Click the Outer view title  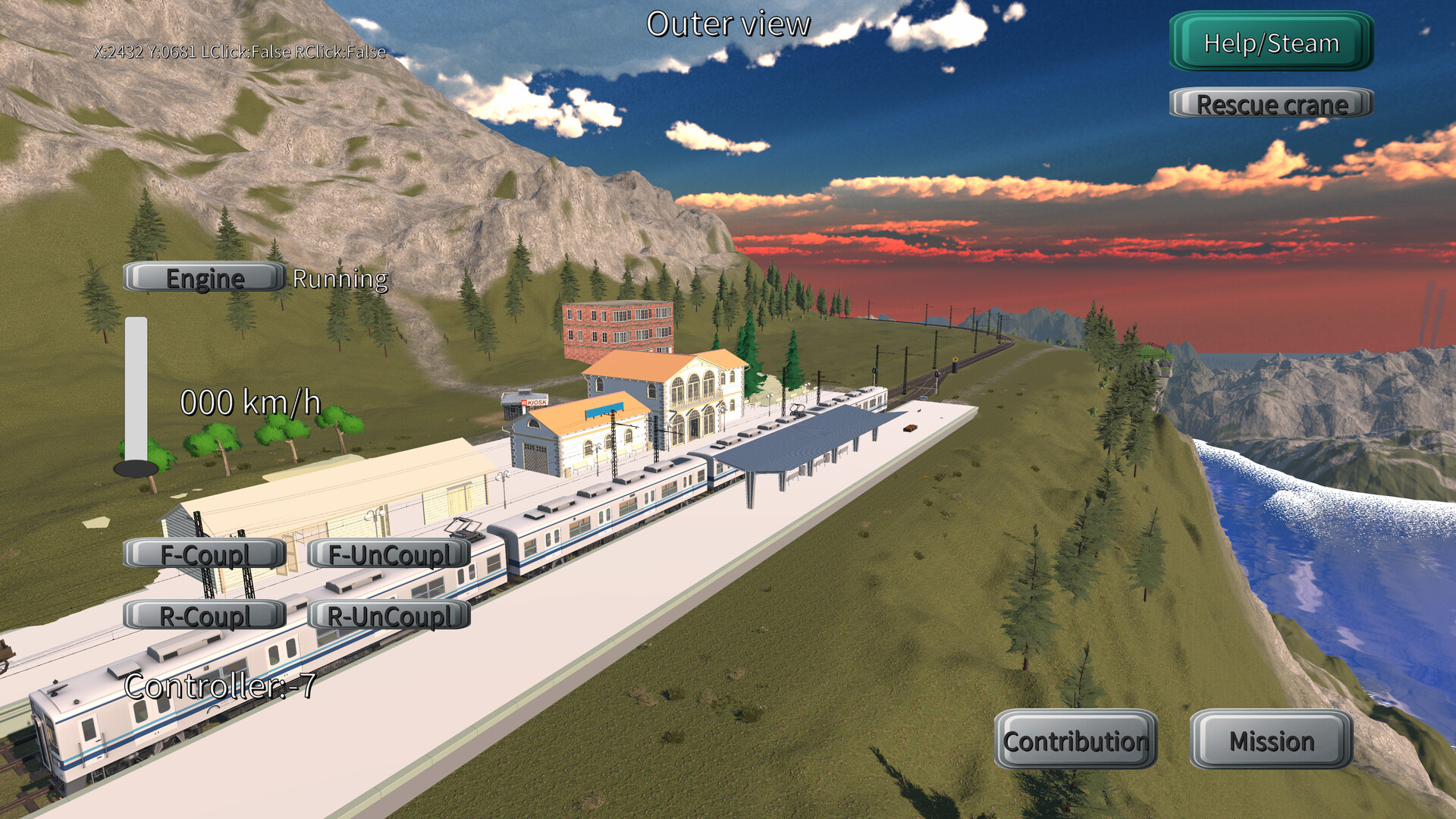point(727,24)
